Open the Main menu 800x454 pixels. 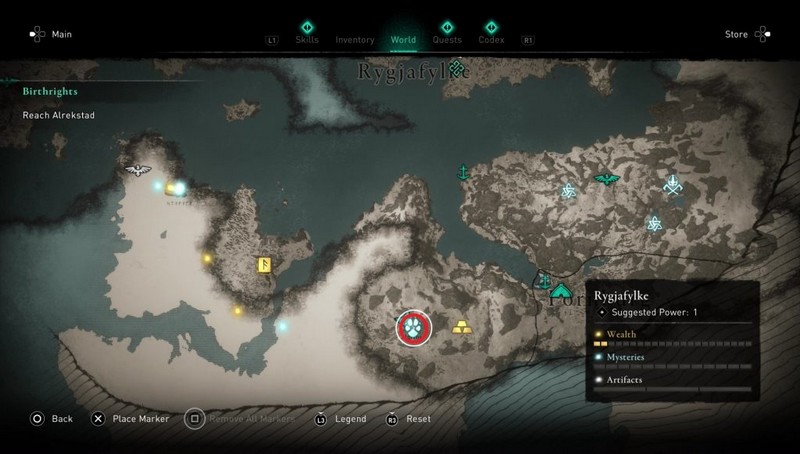click(x=51, y=35)
